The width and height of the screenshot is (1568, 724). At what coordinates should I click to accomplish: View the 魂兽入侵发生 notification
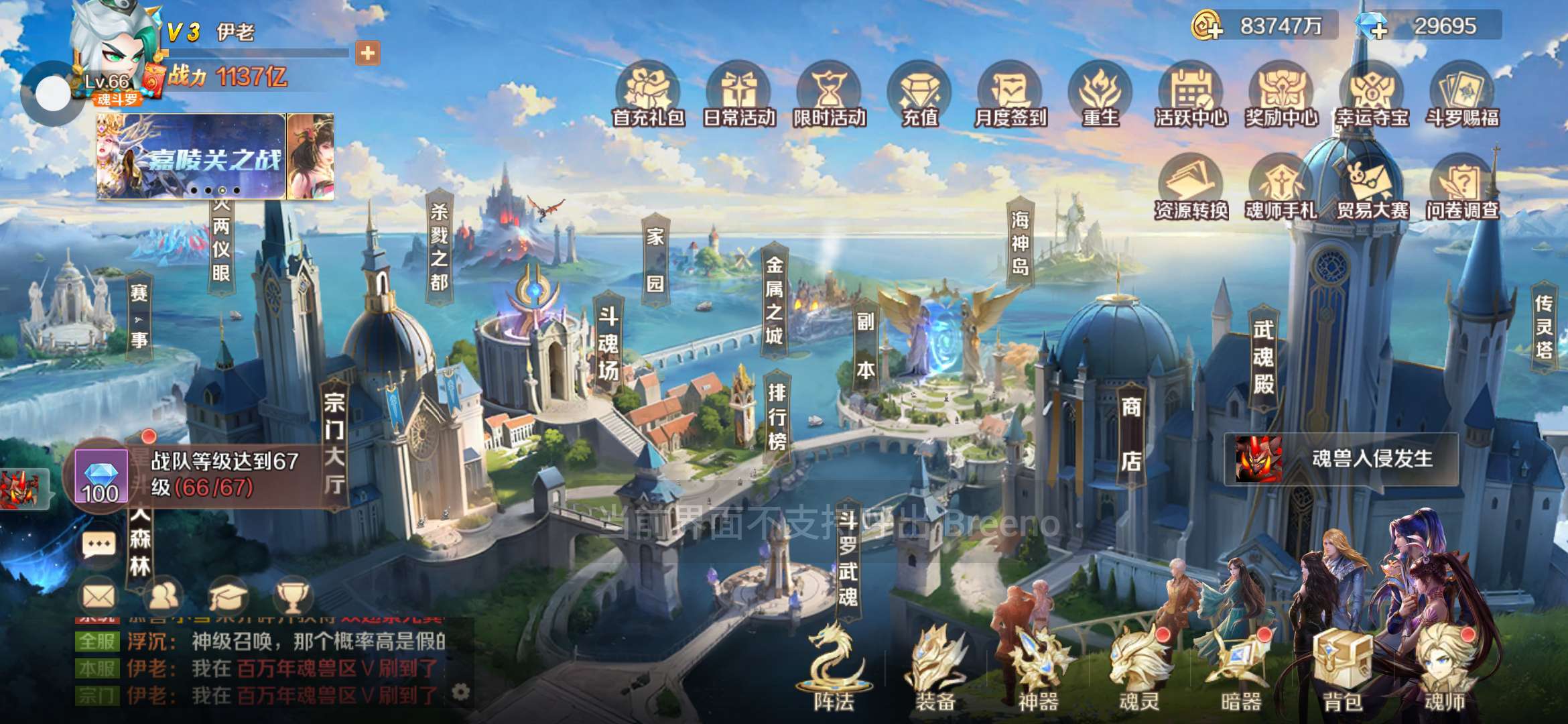click(1342, 459)
